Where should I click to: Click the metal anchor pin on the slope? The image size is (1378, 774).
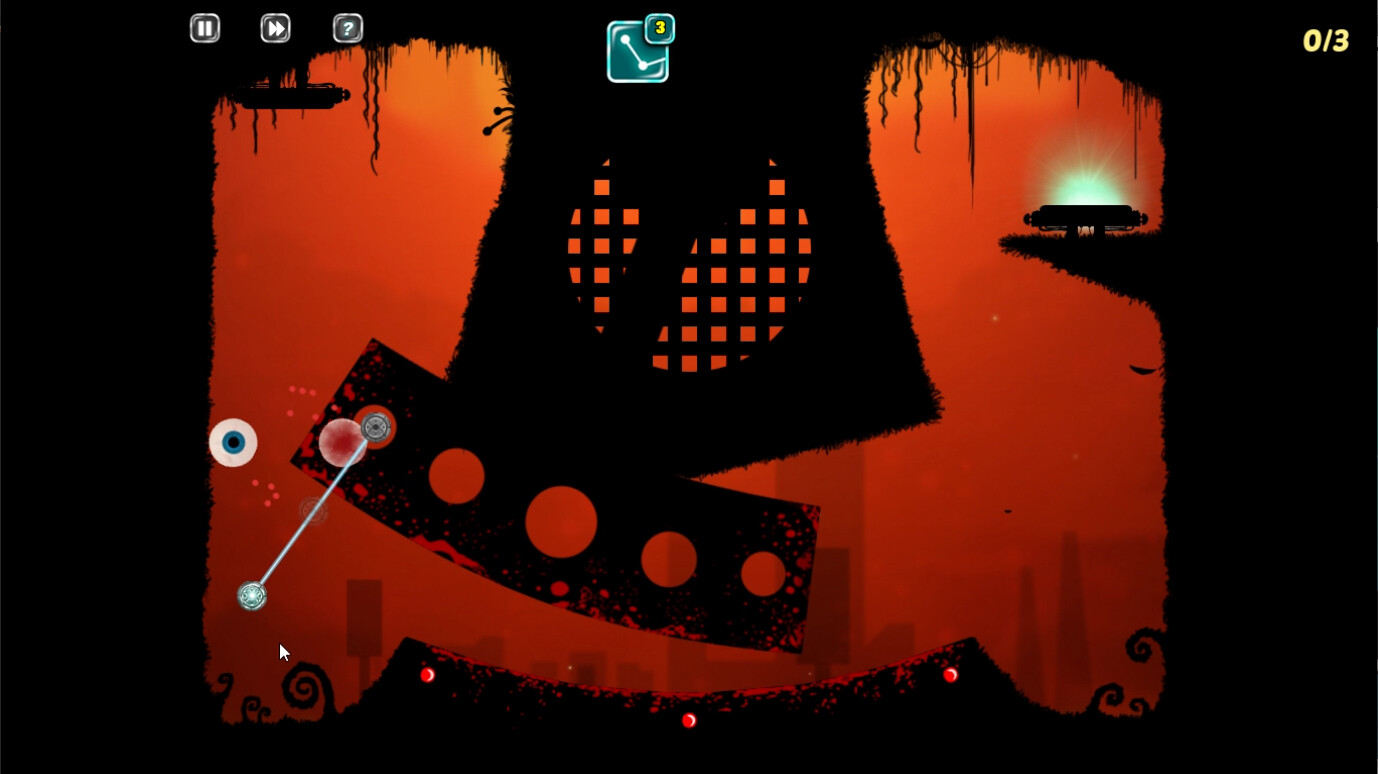tap(376, 428)
